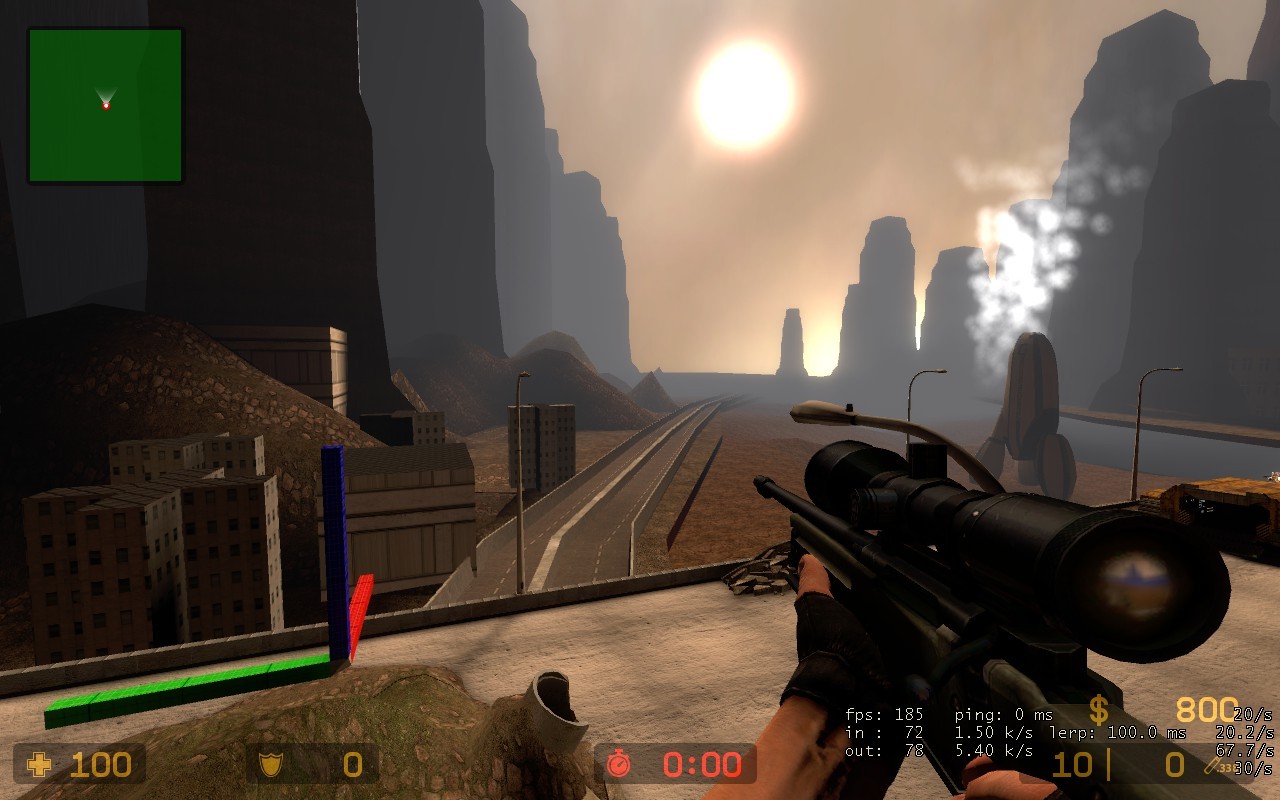Click the white directional cone on the minimap
Screen dimensions: 1280x800
click(x=104, y=93)
